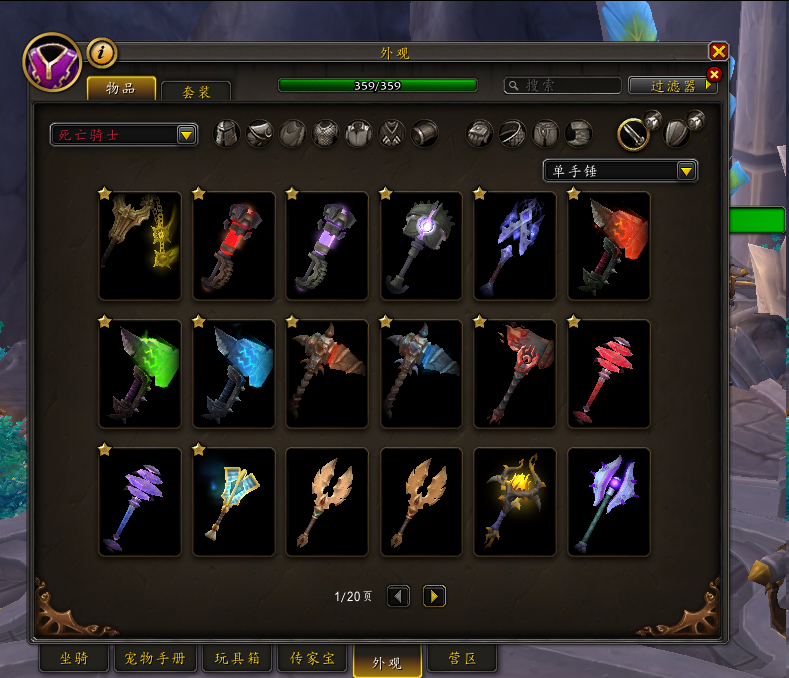Select the helmet slot filter icon
This screenshot has height=678, width=789.
(228, 134)
